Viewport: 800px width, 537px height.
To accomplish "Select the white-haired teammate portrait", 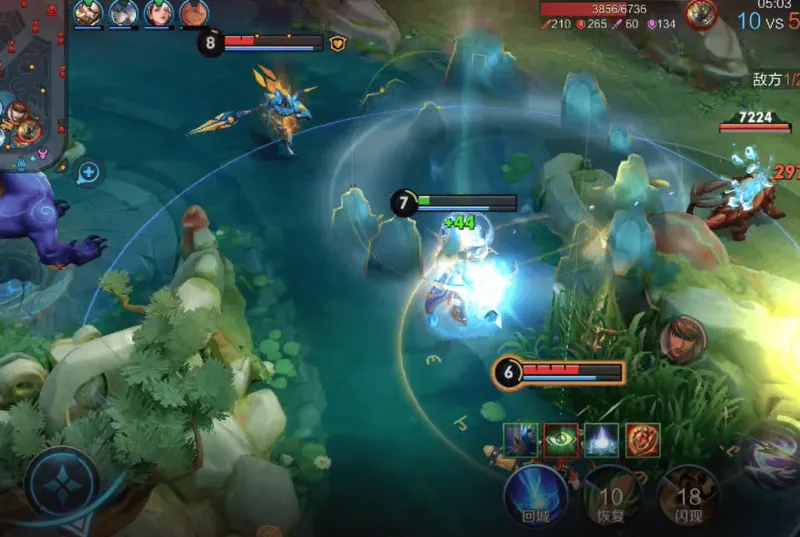I will [x=123, y=13].
